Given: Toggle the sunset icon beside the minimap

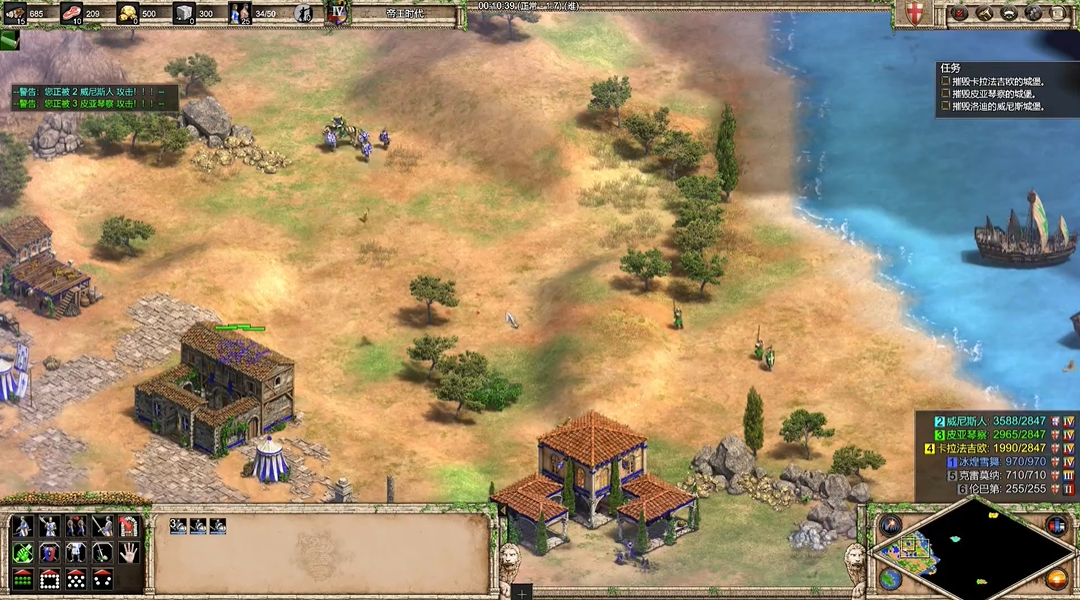Looking at the screenshot, I should pos(1056,578).
